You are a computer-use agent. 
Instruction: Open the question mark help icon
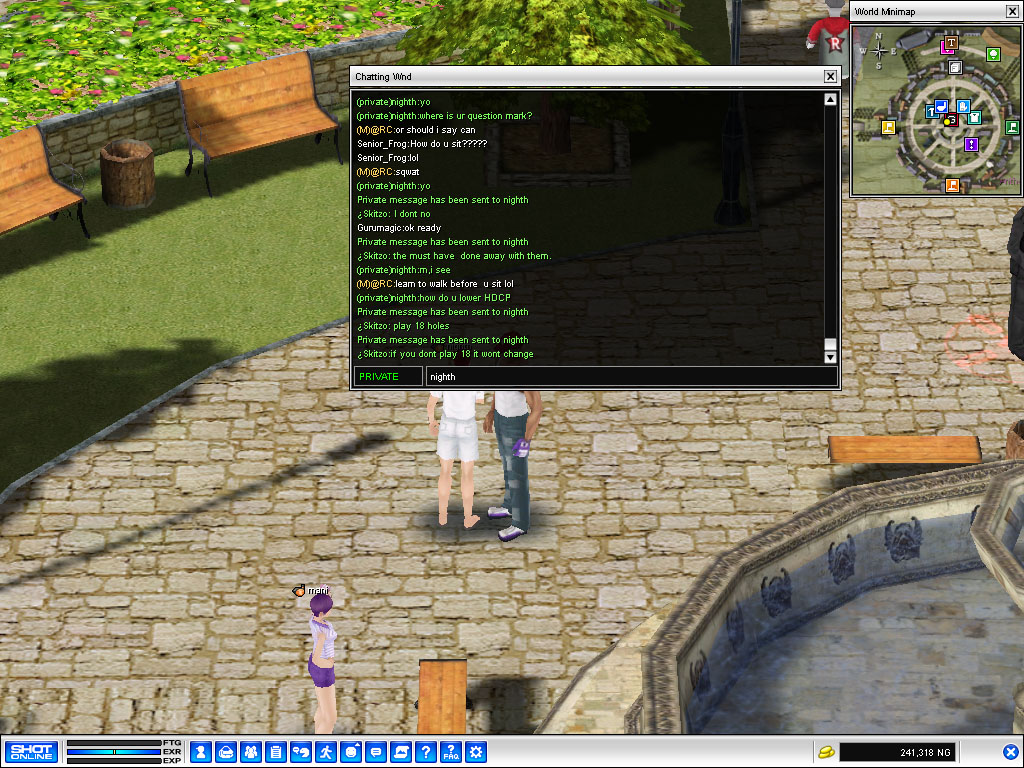tap(426, 752)
